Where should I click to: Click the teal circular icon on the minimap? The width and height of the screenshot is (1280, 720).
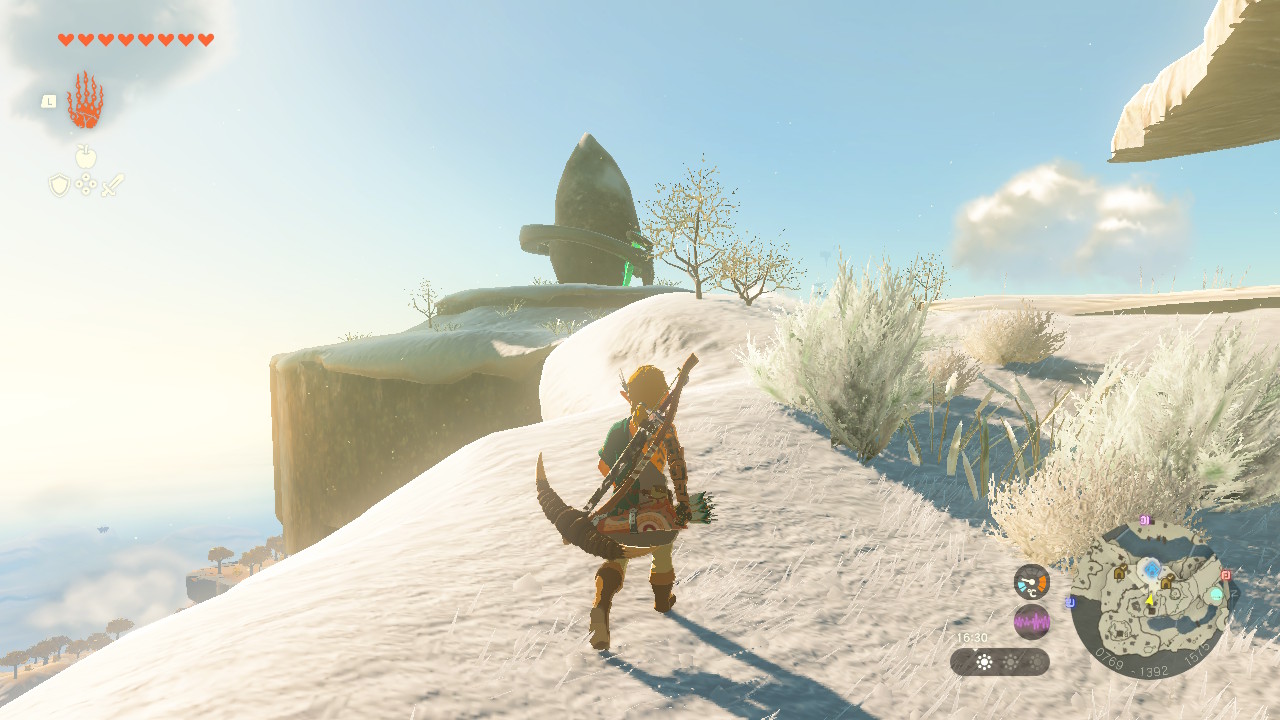(x=1216, y=594)
